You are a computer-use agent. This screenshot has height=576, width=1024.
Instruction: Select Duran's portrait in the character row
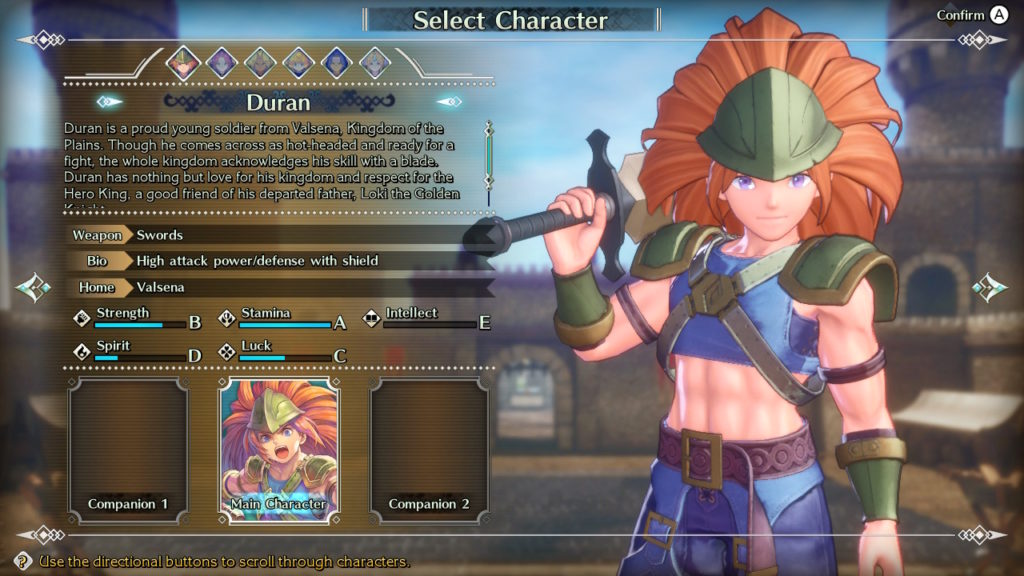(183, 63)
